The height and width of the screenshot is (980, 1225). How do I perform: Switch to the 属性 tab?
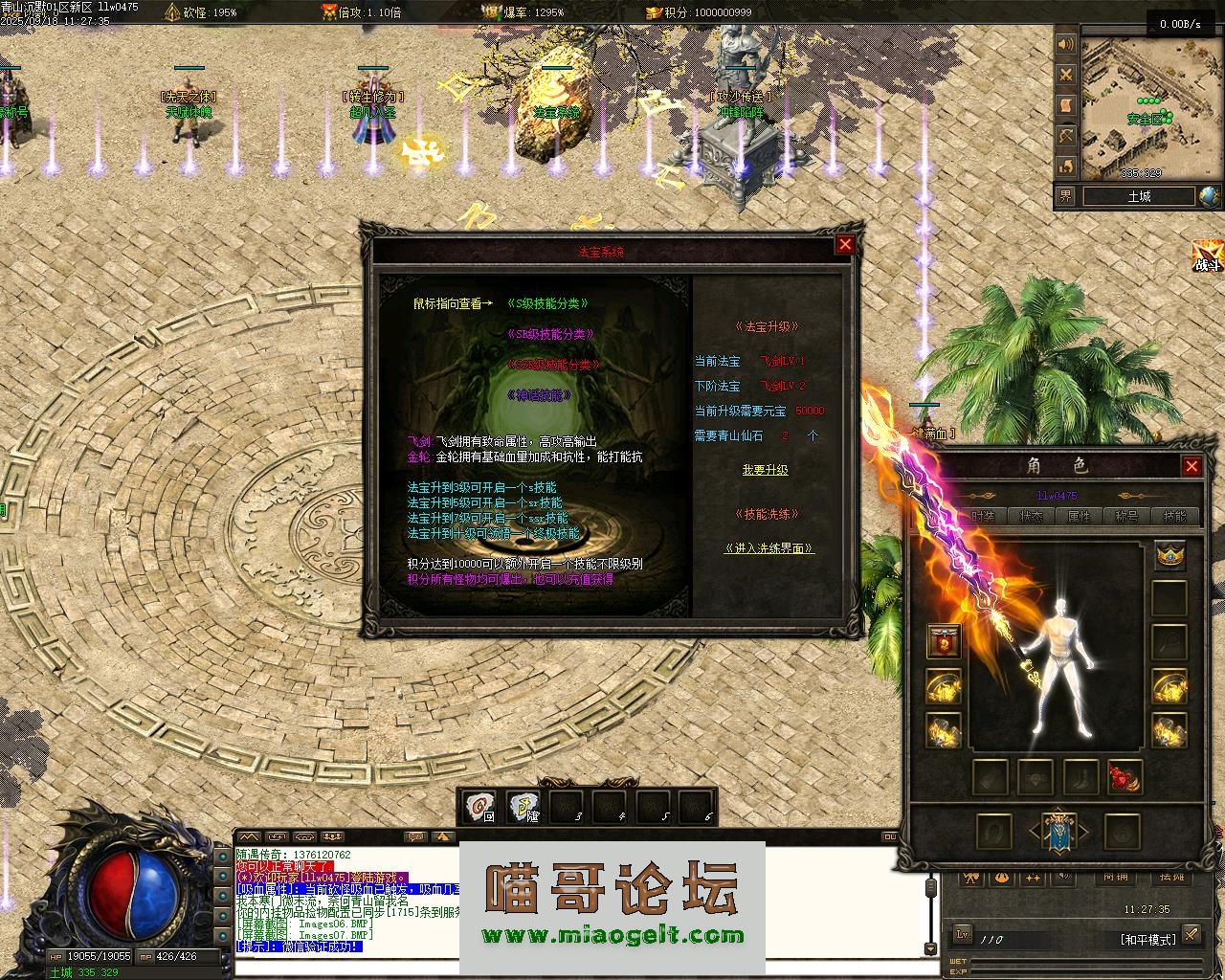pos(1079,516)
